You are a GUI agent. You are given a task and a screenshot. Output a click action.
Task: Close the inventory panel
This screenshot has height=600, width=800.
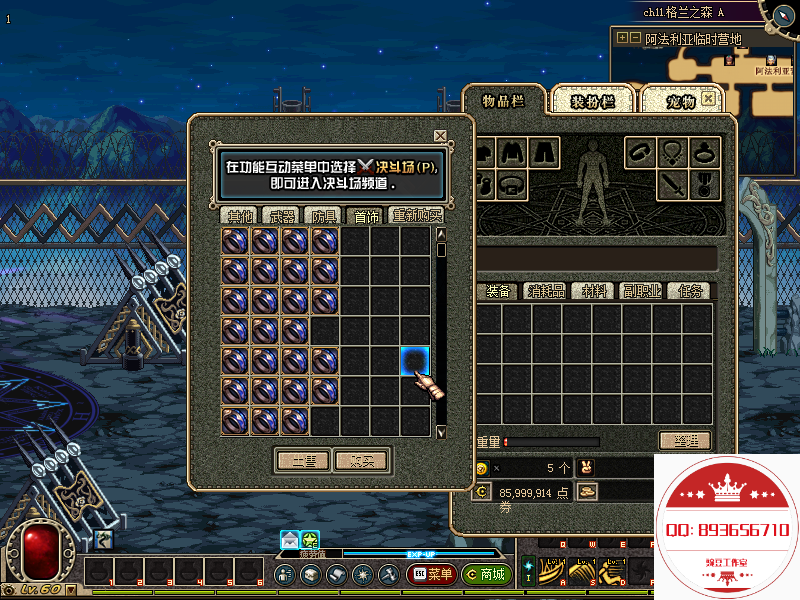[709, 99]
